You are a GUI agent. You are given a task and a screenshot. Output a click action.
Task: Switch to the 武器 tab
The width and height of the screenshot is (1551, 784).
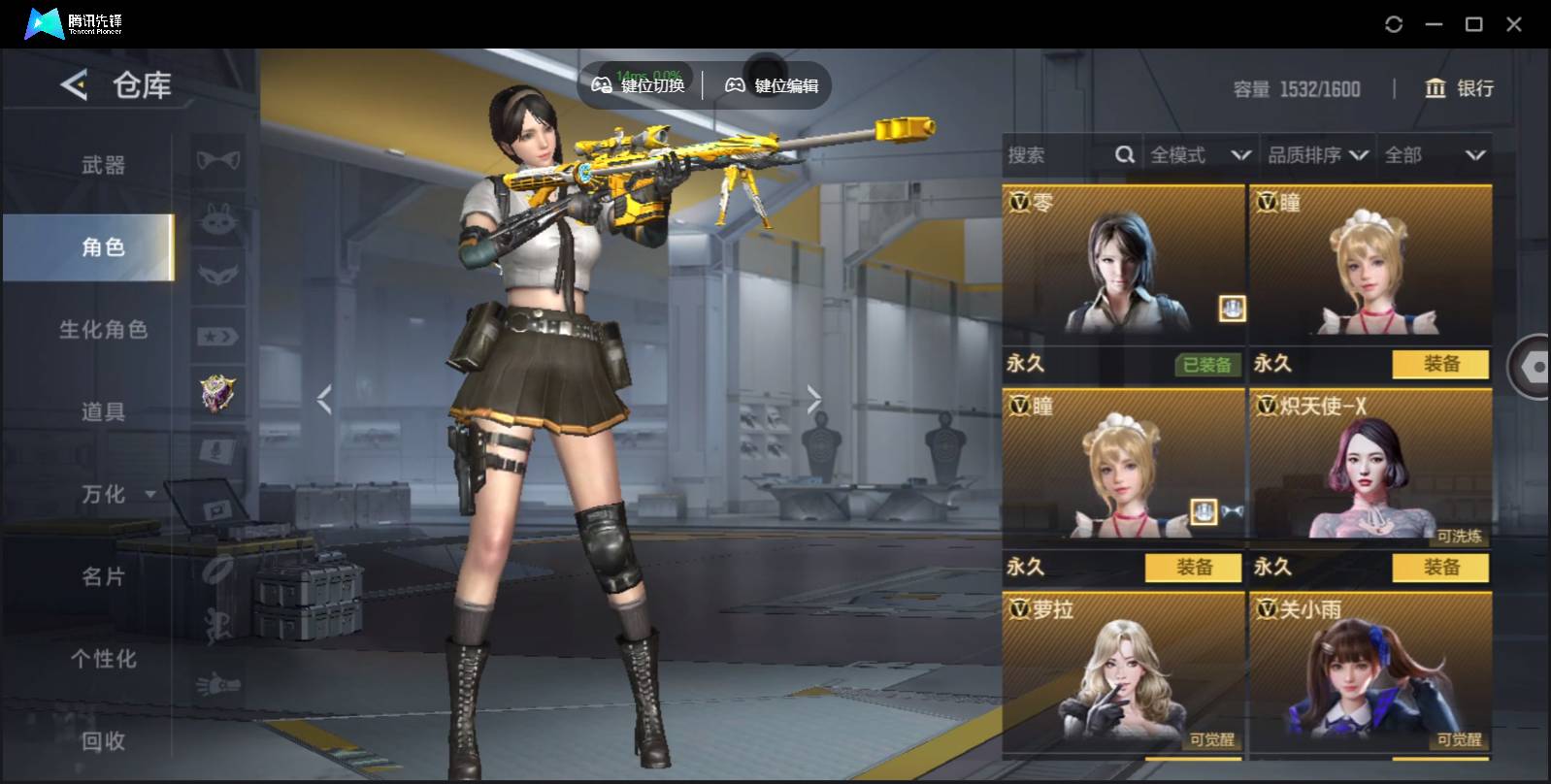coord(103,165)
